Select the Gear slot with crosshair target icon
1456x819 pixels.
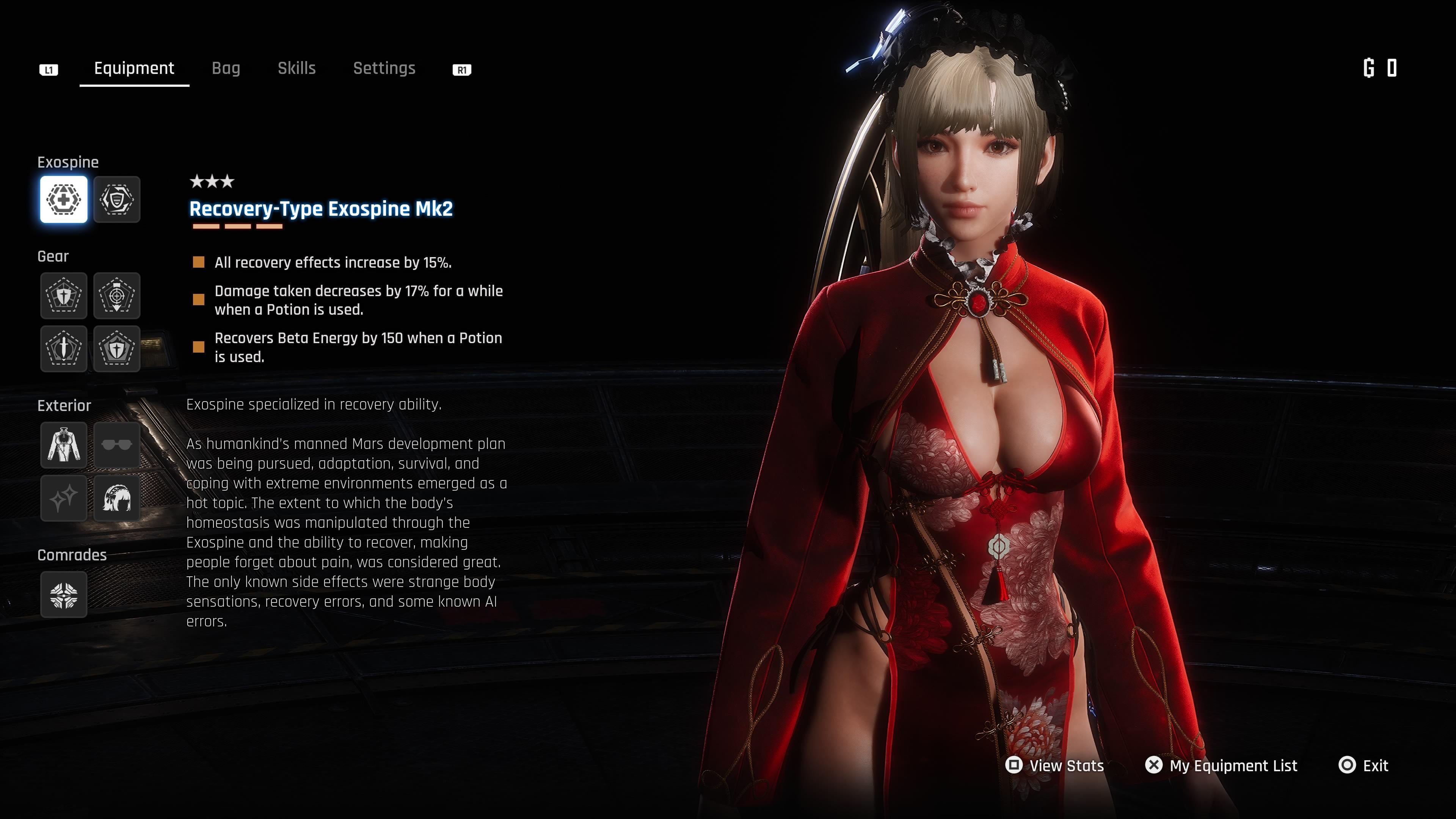pos(116,296)
